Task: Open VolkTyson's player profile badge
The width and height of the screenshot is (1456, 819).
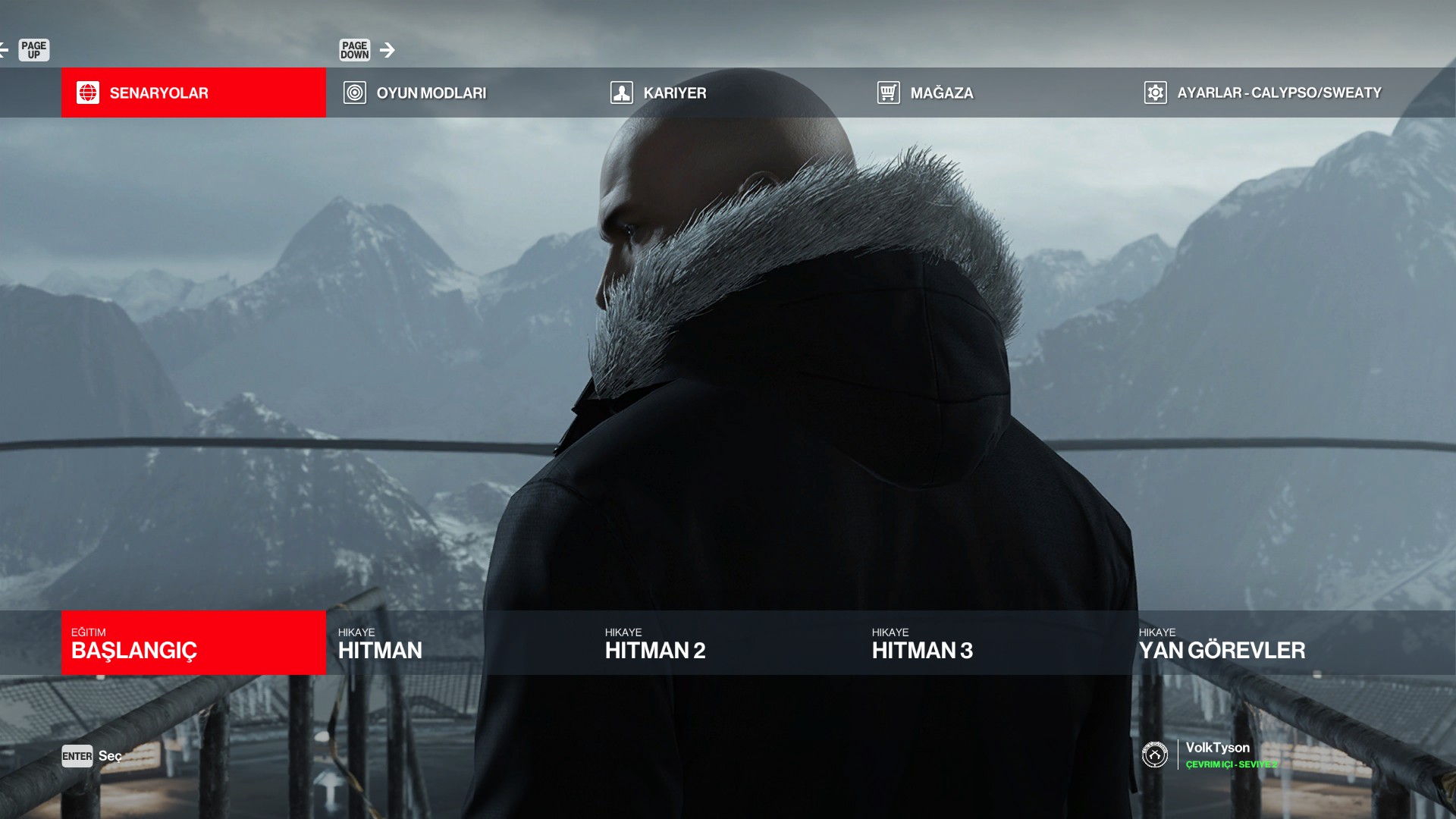Action: click(1155, 755)
